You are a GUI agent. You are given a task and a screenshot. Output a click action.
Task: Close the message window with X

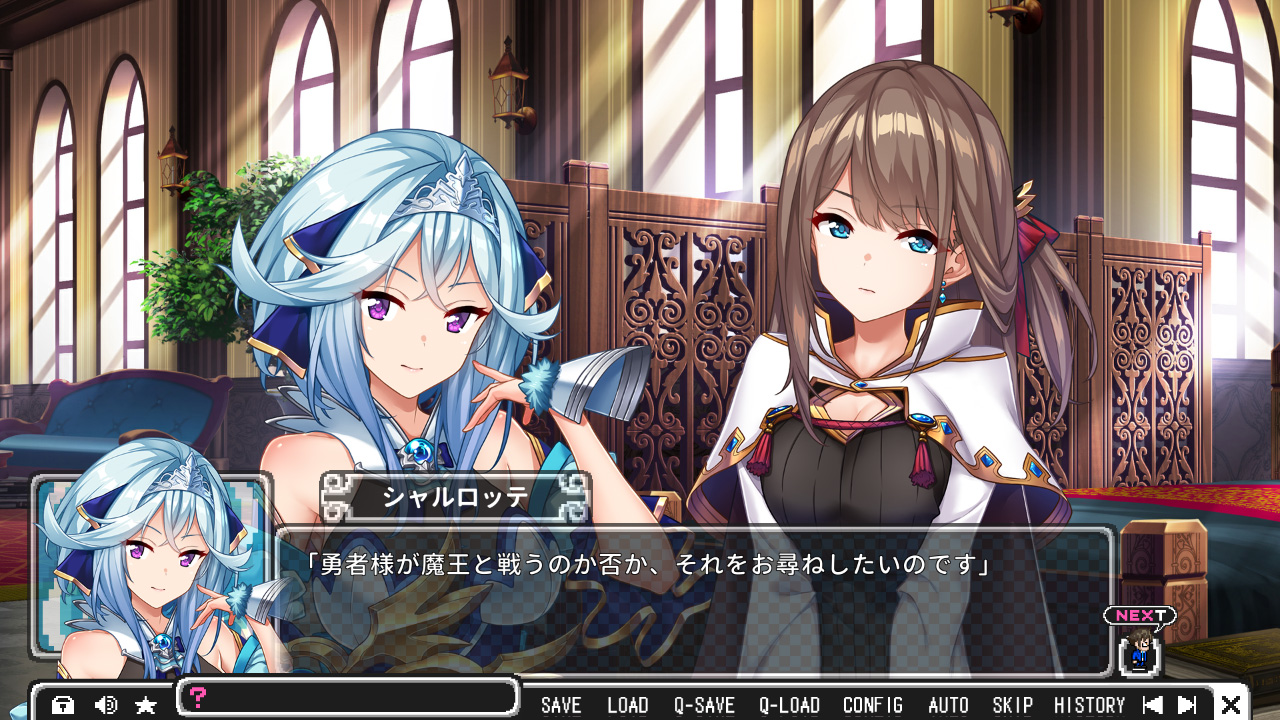(x=1231, y=705)
